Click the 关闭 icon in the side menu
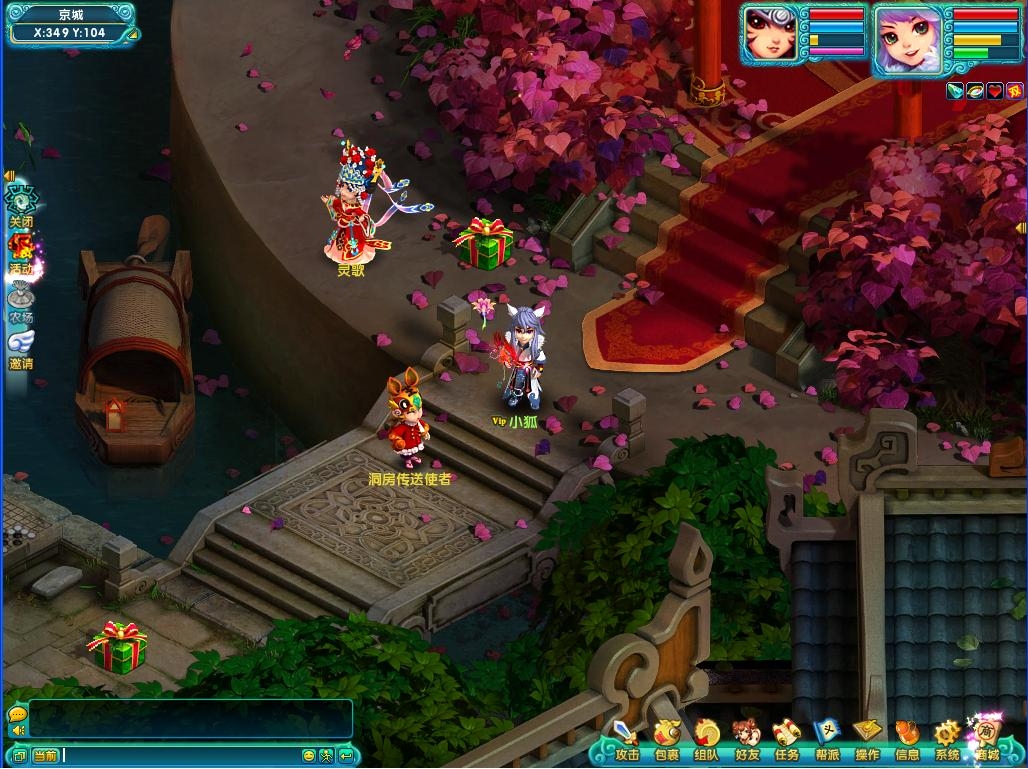Screen dimensions: 1028x769 [x=21, y=203]
